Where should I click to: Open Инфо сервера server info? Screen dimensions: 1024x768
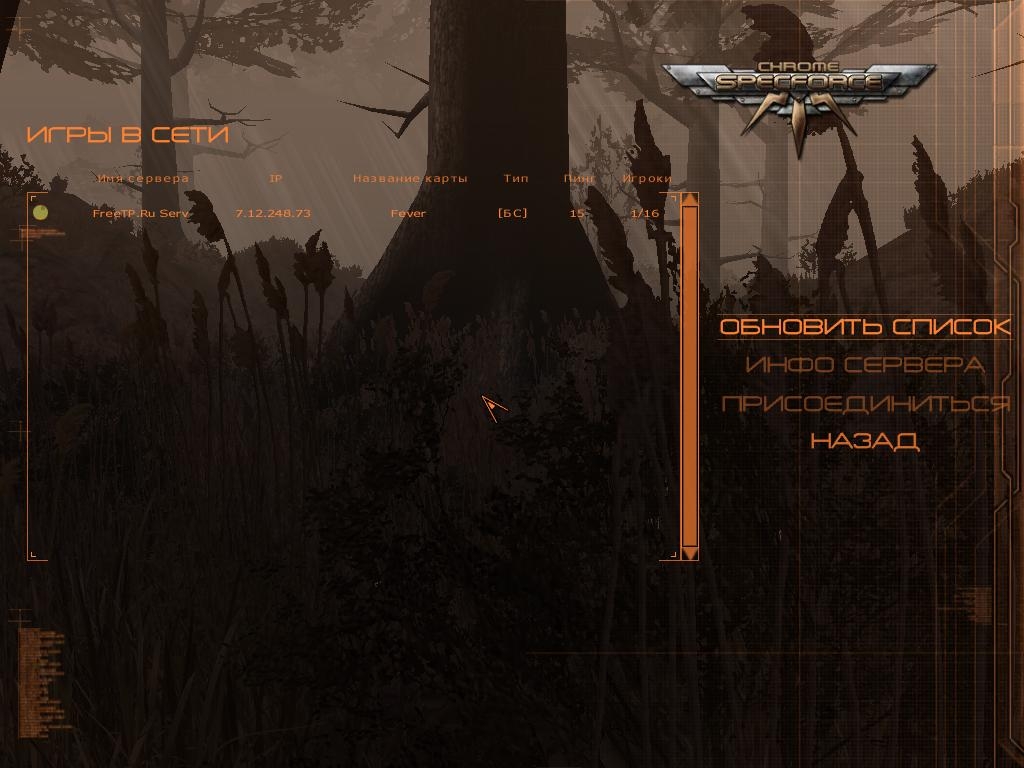[865, 365]
